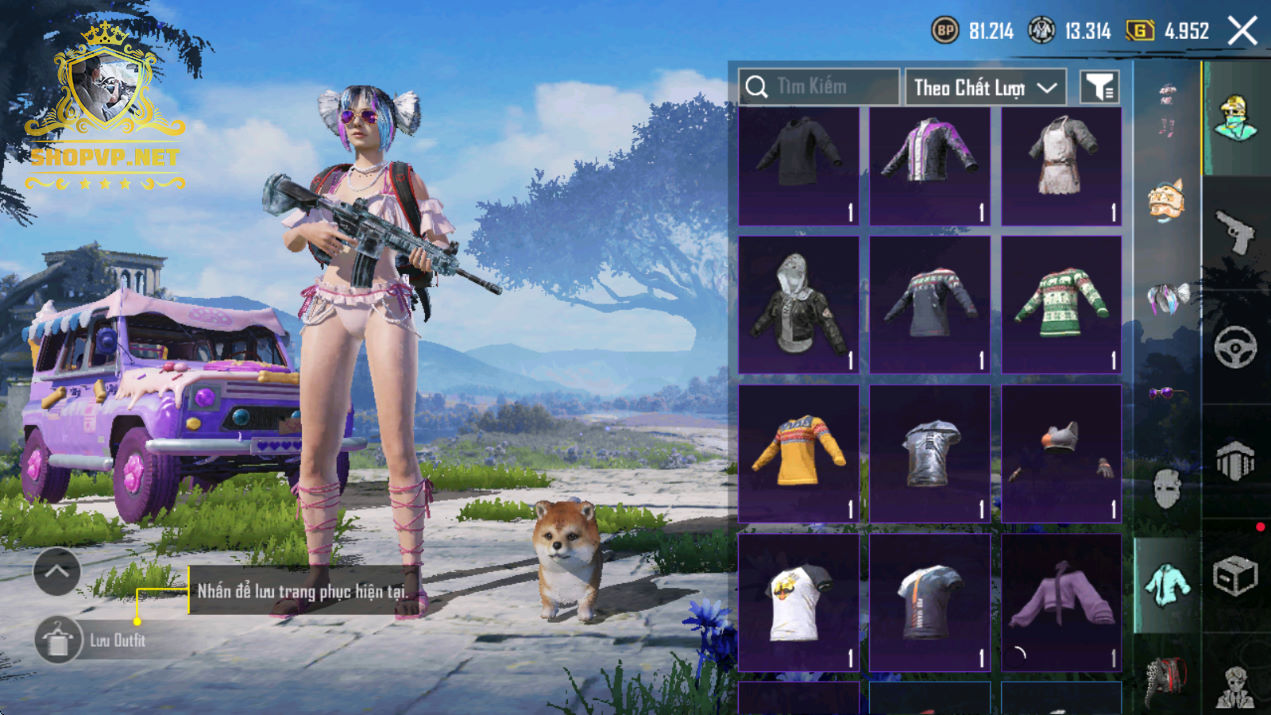Save outfit with Lưu Outfit button
Screen dimensions: 1271x715
pos(59,640)
